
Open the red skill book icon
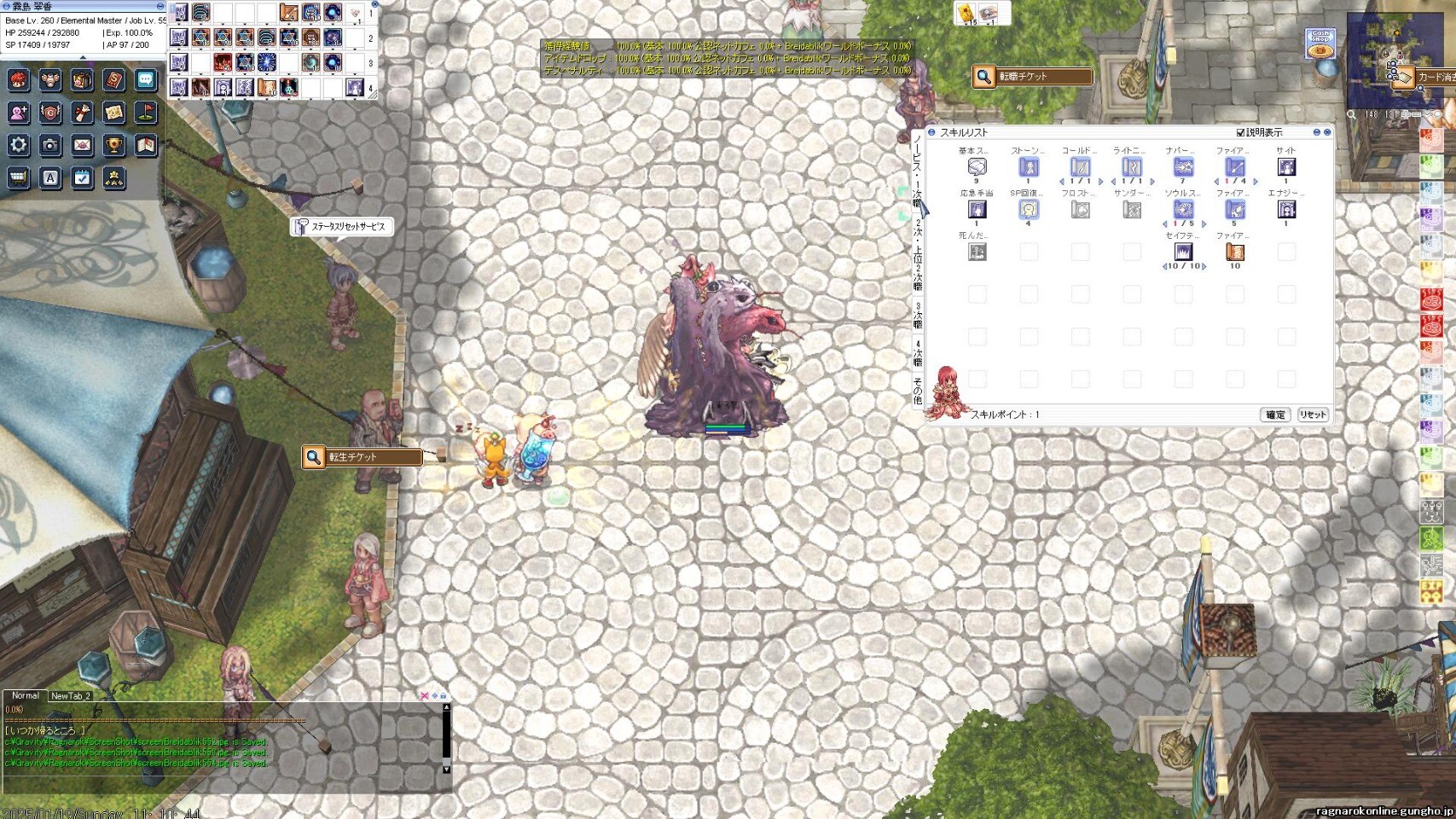(114, 80)
